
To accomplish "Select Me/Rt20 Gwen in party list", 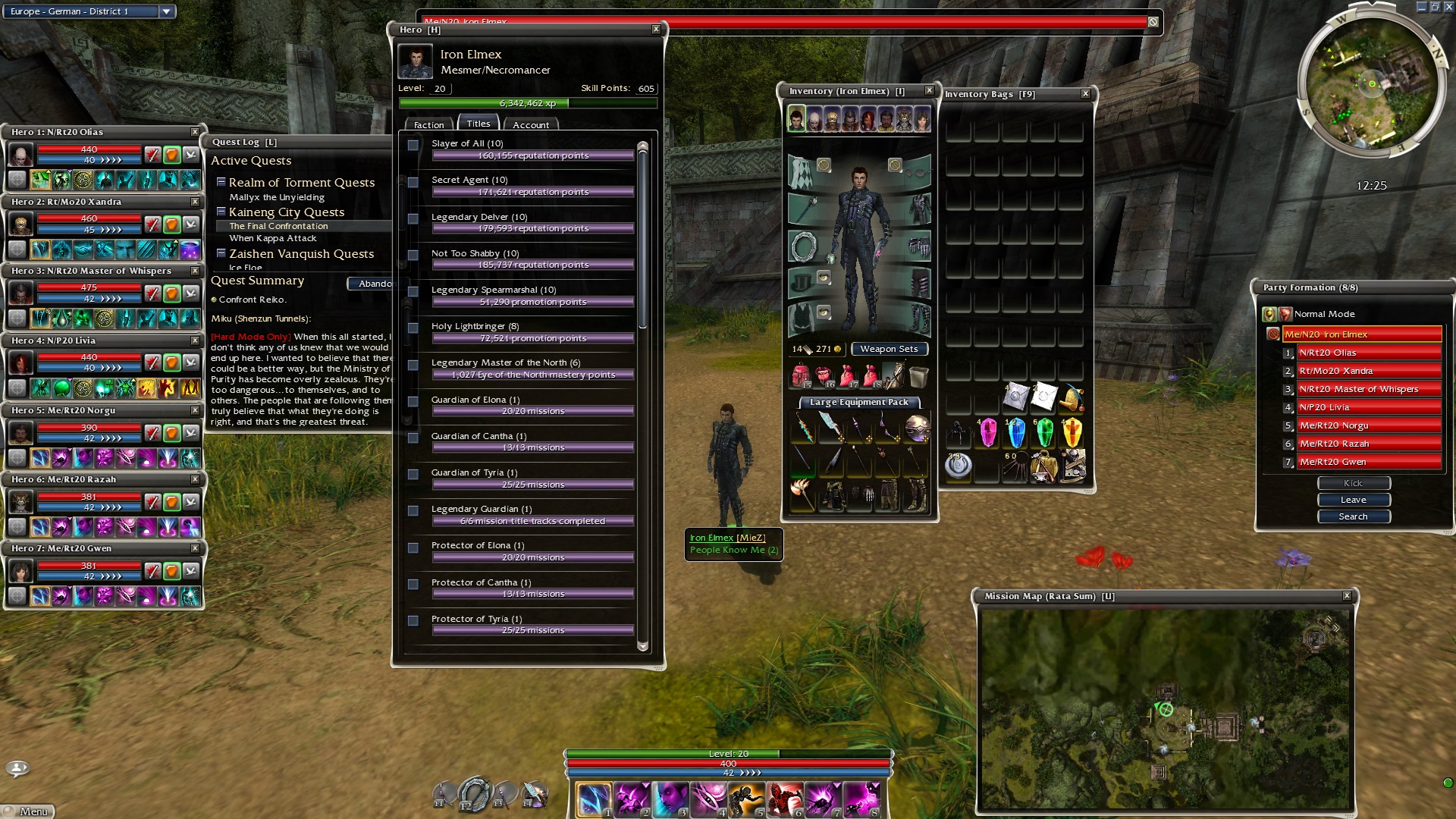I will click(x=1368, y=462).
